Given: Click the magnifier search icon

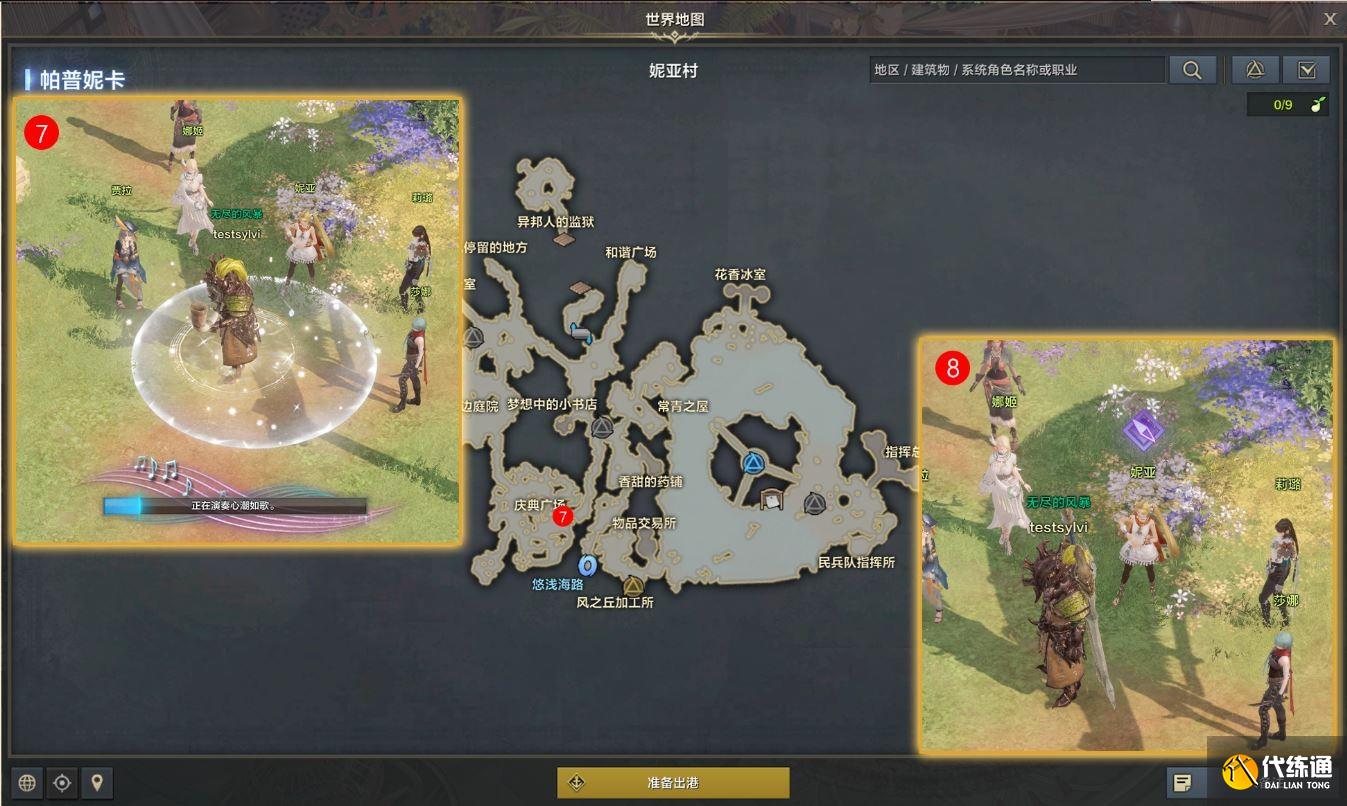Looking at the screenshot, I should coord(1191,70).
